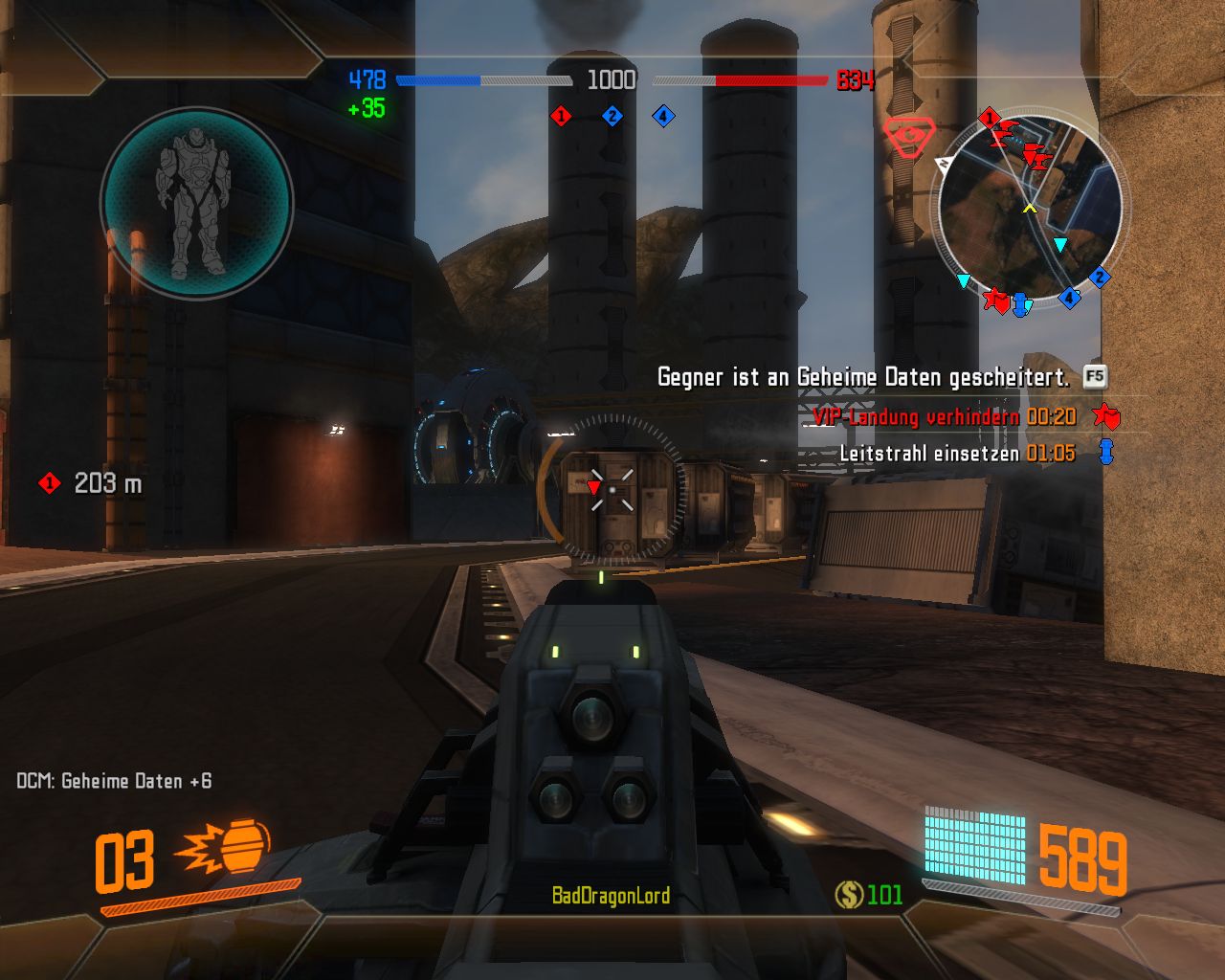Screen dimensions: 1225x980
Task: Click the red waypoint marker showing 203 m
Action: tap(49, 483)
